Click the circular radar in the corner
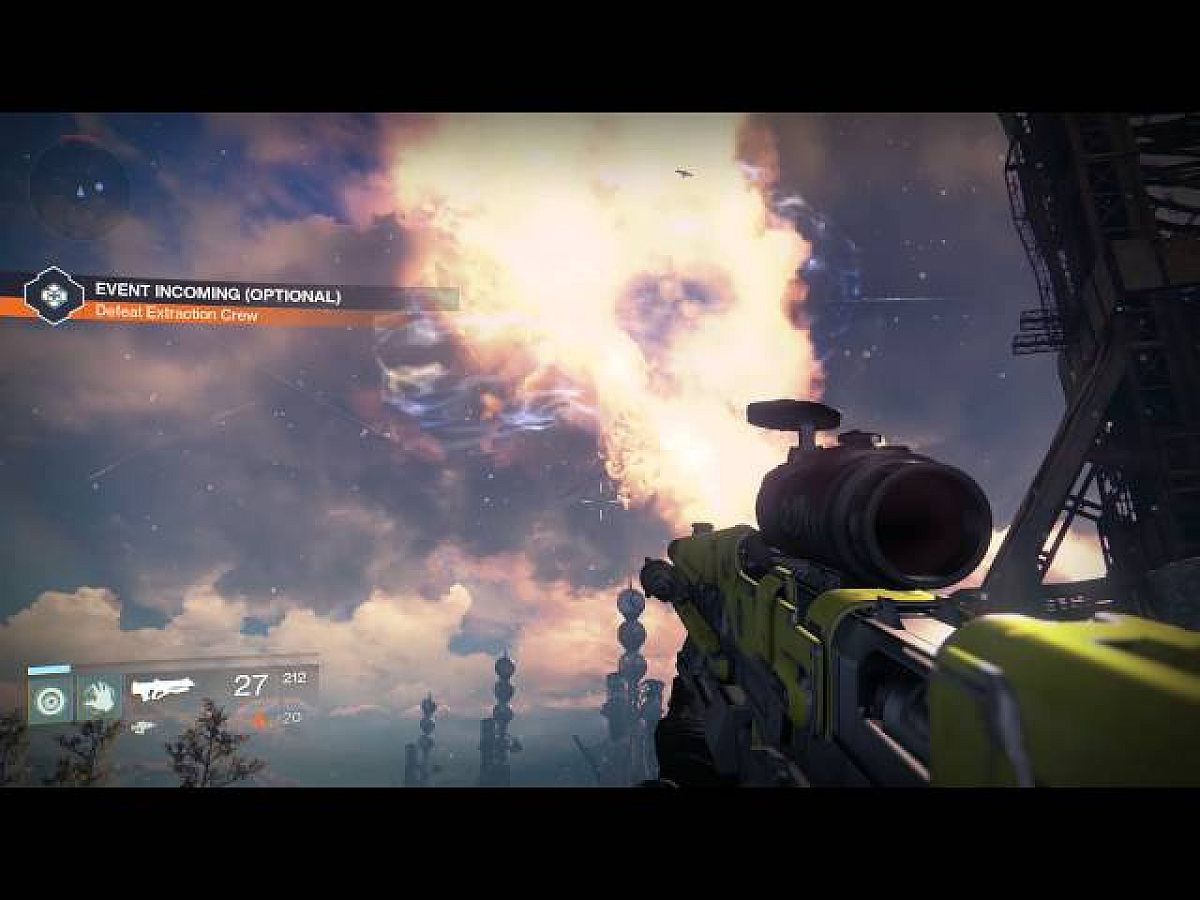Screen dimensions: 1200x900 (x=79, y=187)
